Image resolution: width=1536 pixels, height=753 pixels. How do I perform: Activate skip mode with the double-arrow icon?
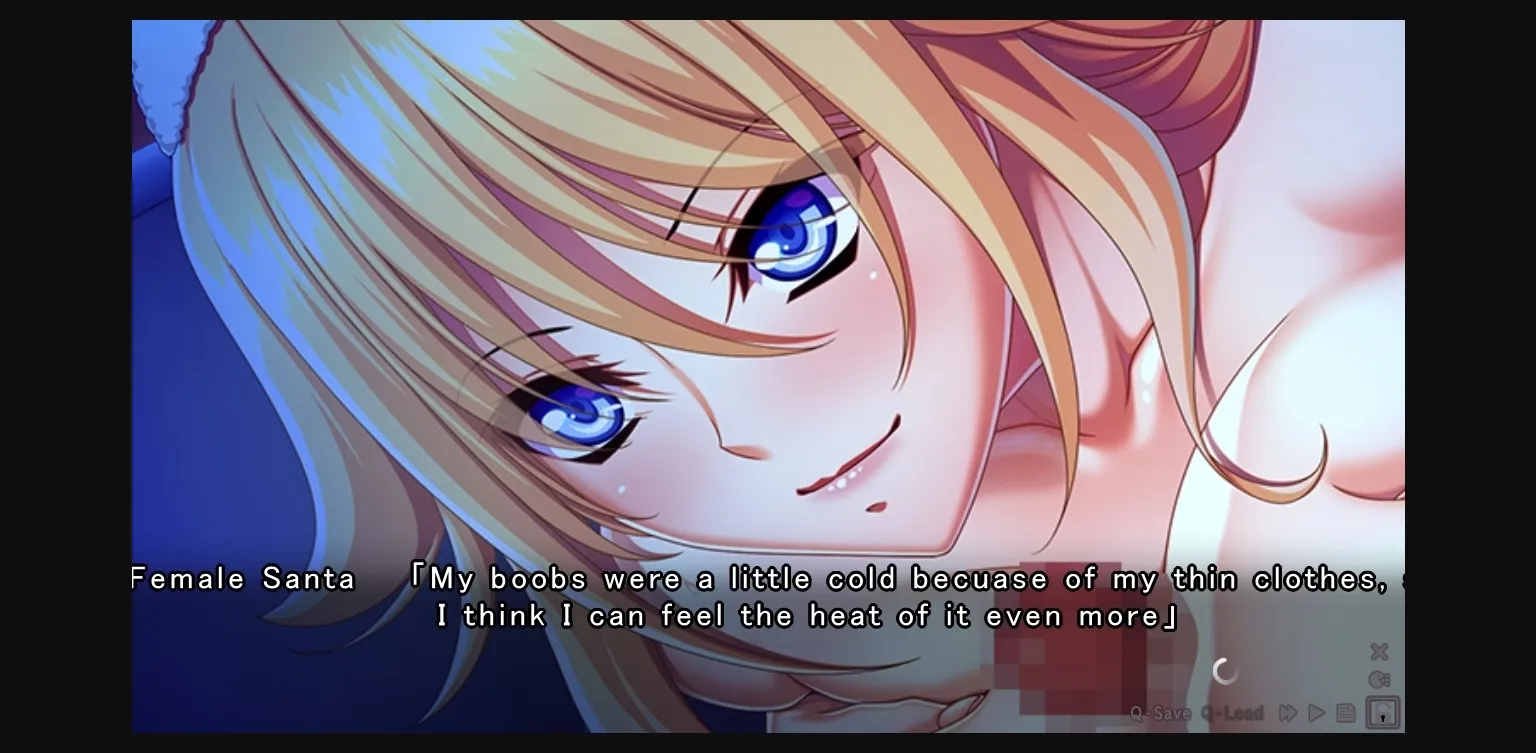[1286, 712]
